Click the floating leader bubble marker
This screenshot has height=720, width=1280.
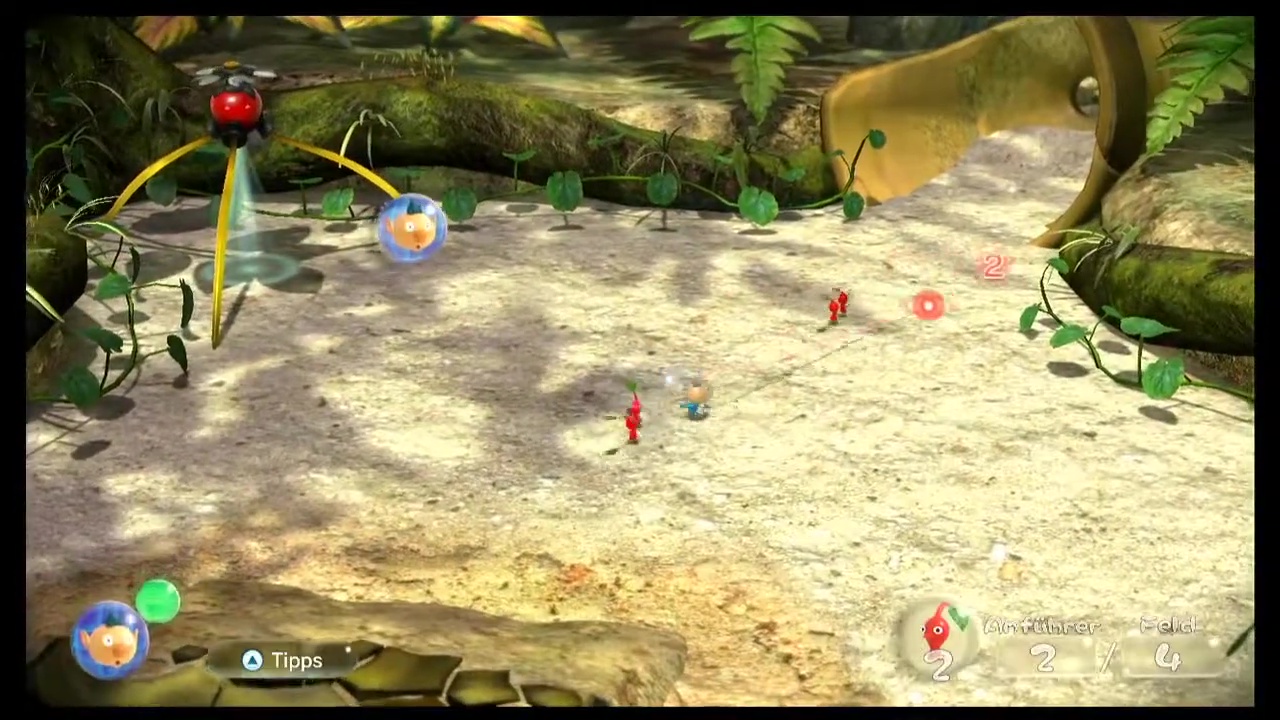[x=412, y=228]
